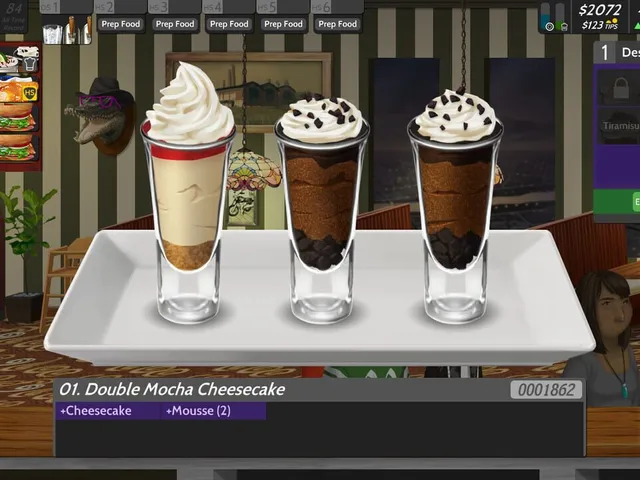Click Prep Food under holding station 2

tap(121, 24)
